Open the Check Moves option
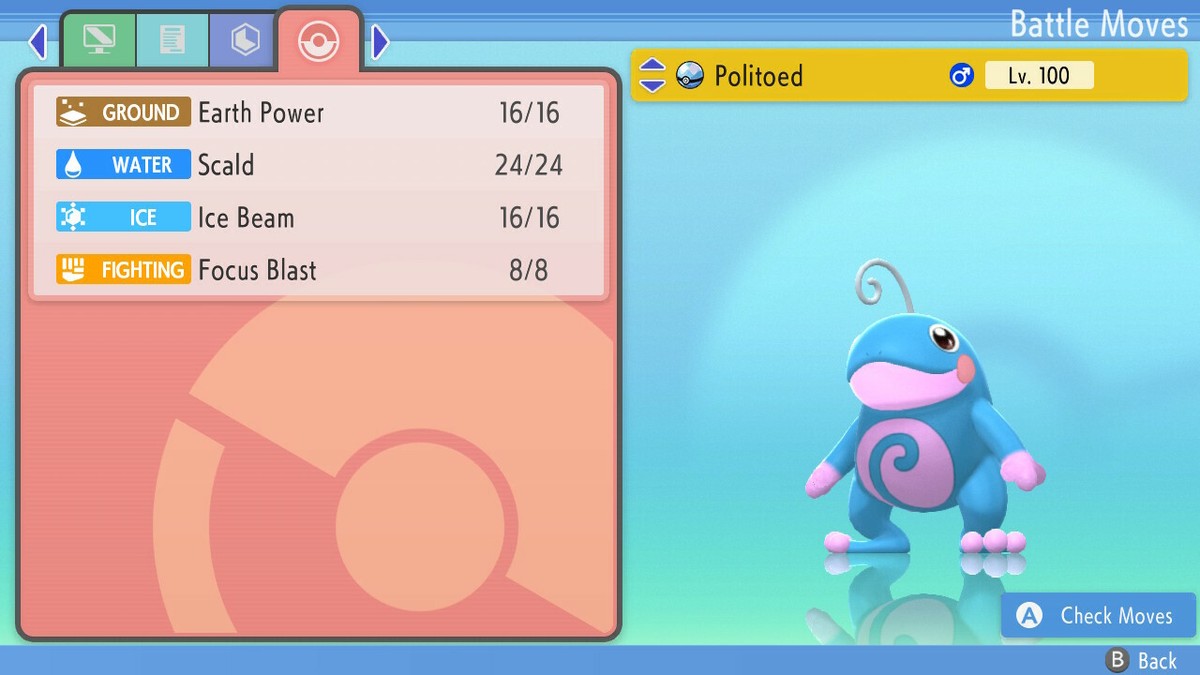The width and height of the screenshot is (1200, 675). coord(1098,616)
